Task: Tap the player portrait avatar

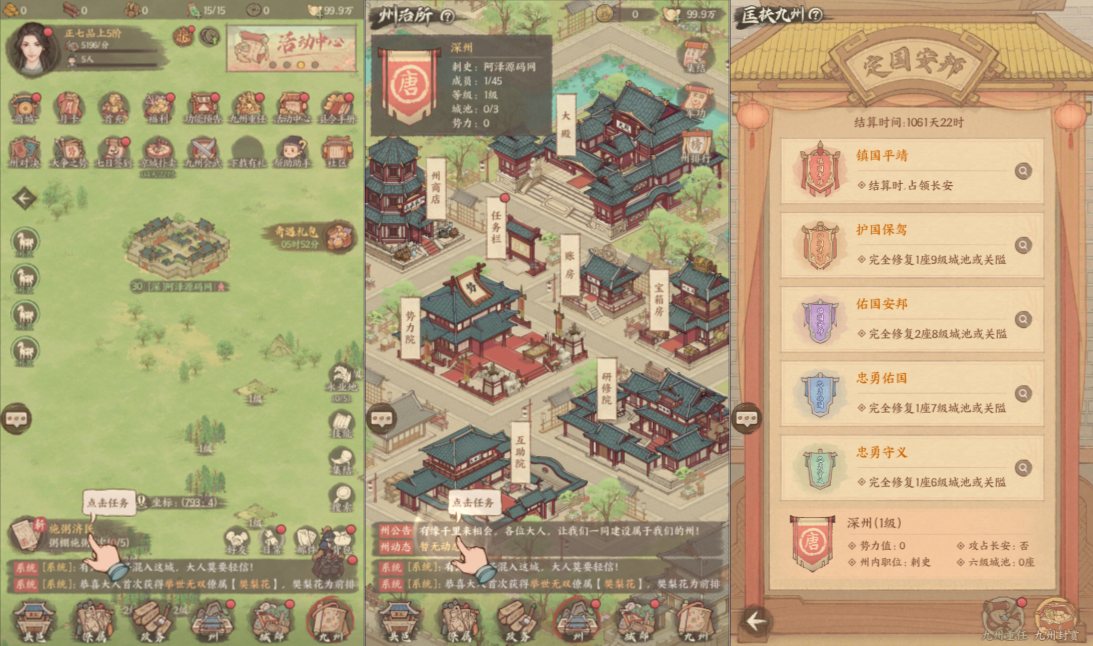Action: coord(29,48)
